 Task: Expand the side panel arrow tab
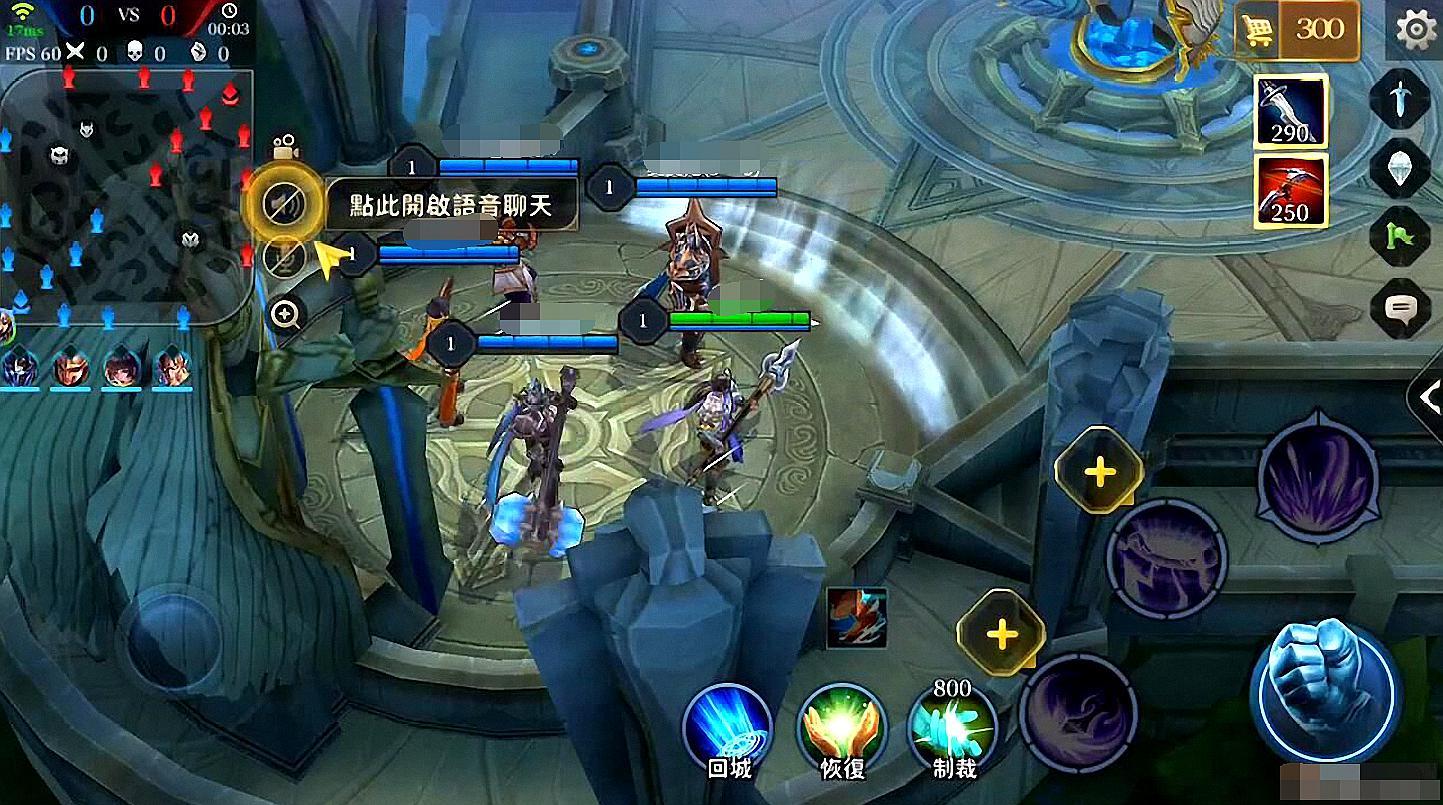[1427, 397]
